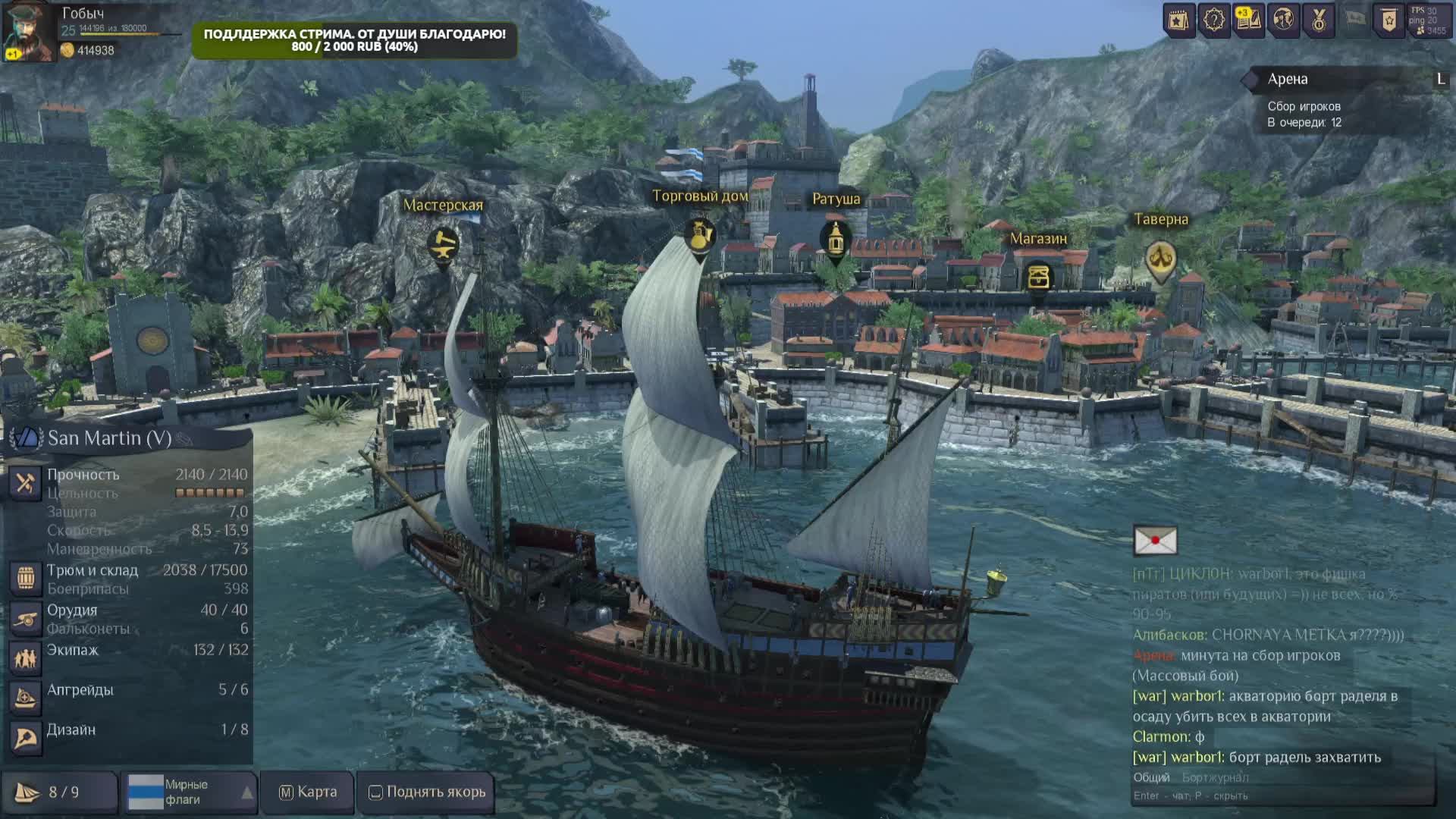Visit the Ратуша town hall marker
The image size is (1456, 819).
click(x=836, y=239)
